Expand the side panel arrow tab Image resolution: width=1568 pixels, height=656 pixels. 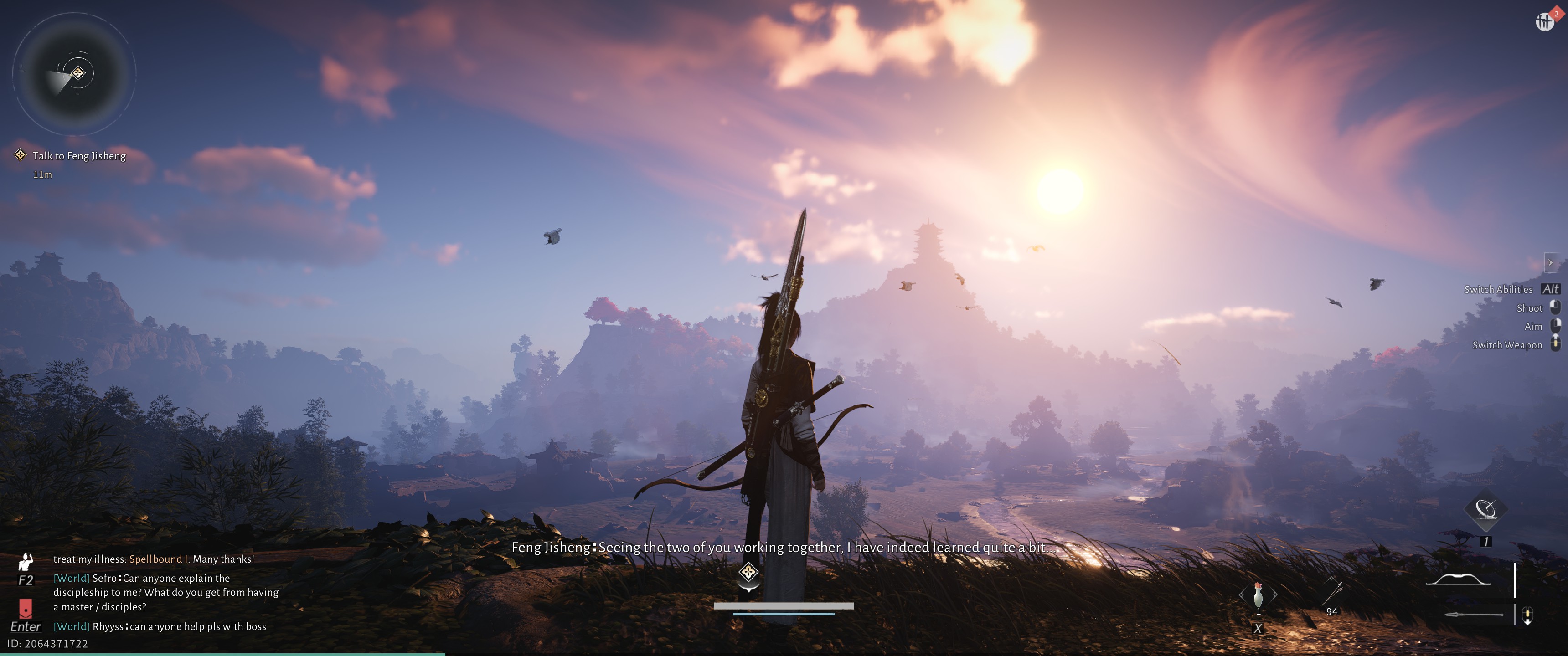point(1550,263)
